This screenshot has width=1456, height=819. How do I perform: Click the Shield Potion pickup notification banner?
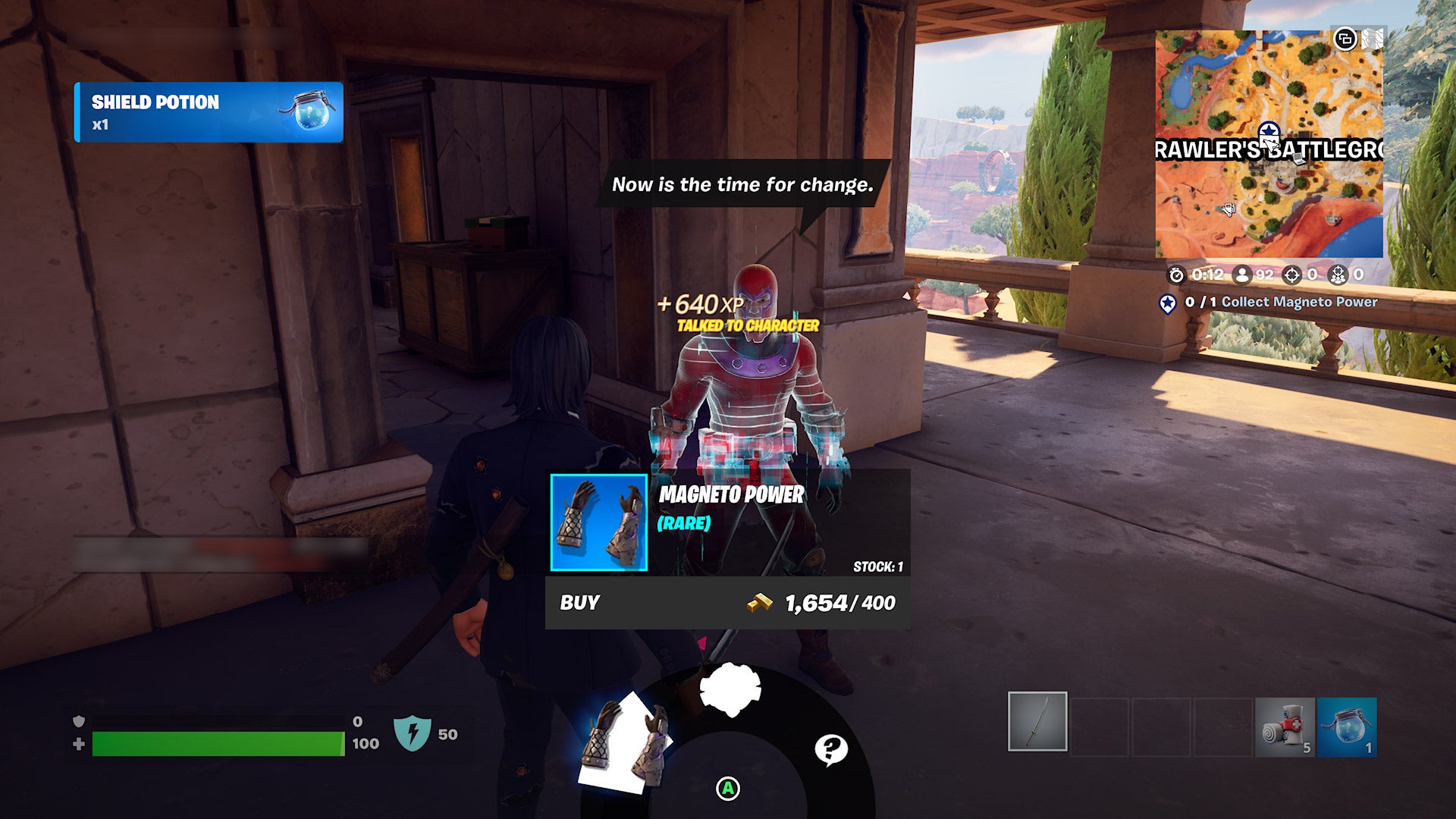[x=209, y=114]
